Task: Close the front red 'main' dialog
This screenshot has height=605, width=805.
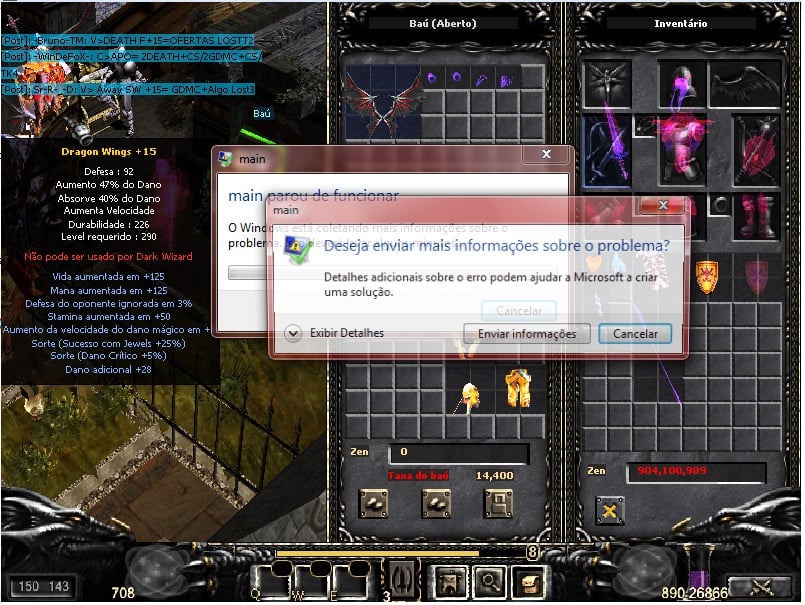Action: click(661, 207)
